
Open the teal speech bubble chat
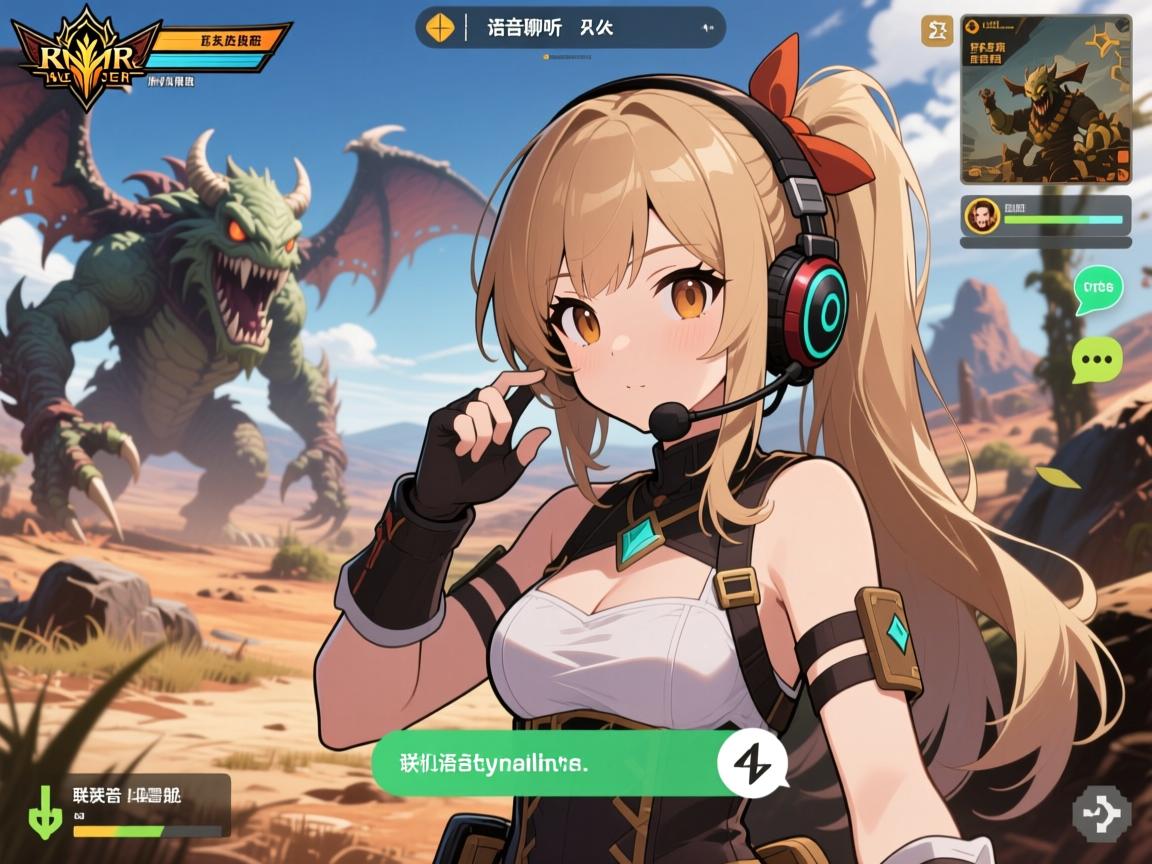(x=1097, y=288)
